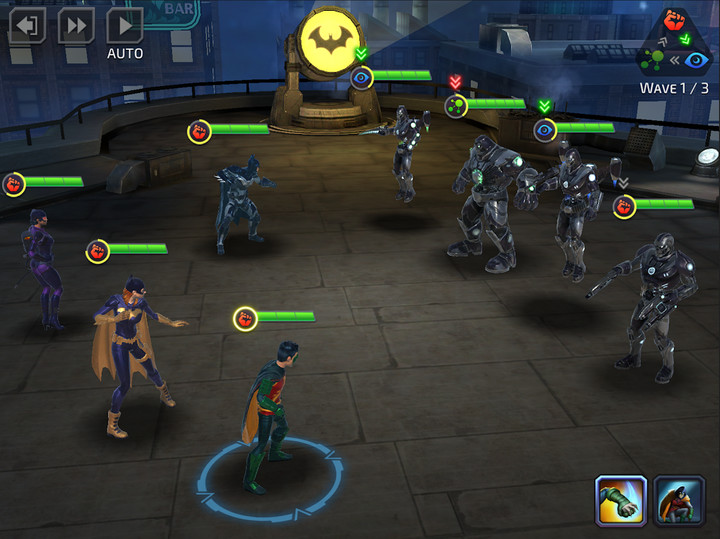Activate Robin's crouching cape ability
This screenshot has width=720, height=539.
tap(680, 500)
